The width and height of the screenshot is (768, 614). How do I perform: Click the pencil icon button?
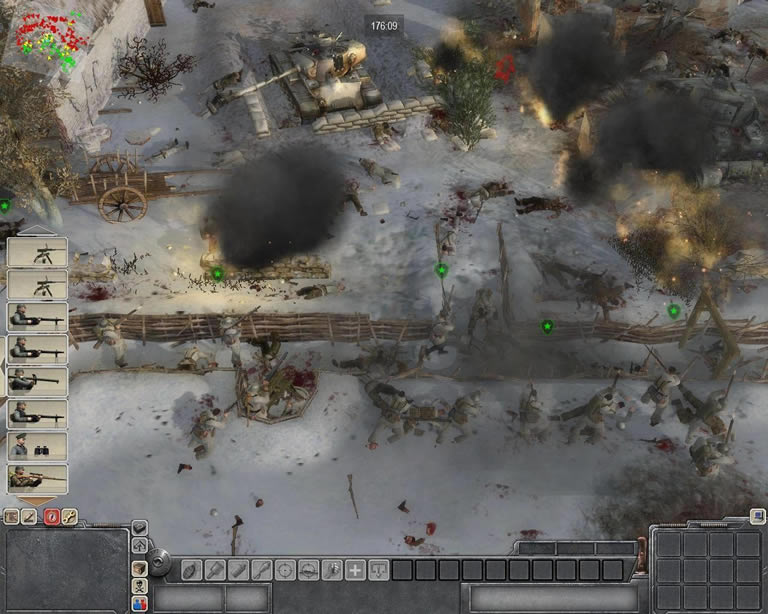point(30,517)
